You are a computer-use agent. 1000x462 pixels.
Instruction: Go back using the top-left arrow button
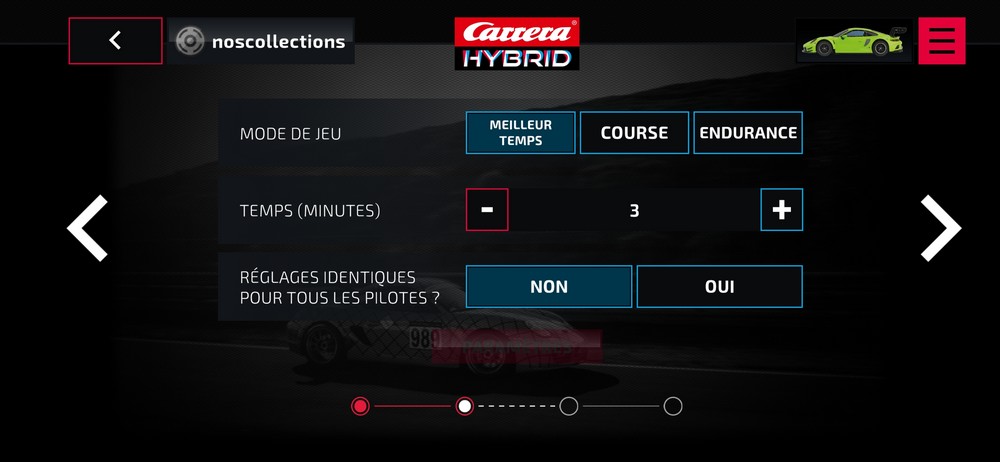[x=115, y=41]
